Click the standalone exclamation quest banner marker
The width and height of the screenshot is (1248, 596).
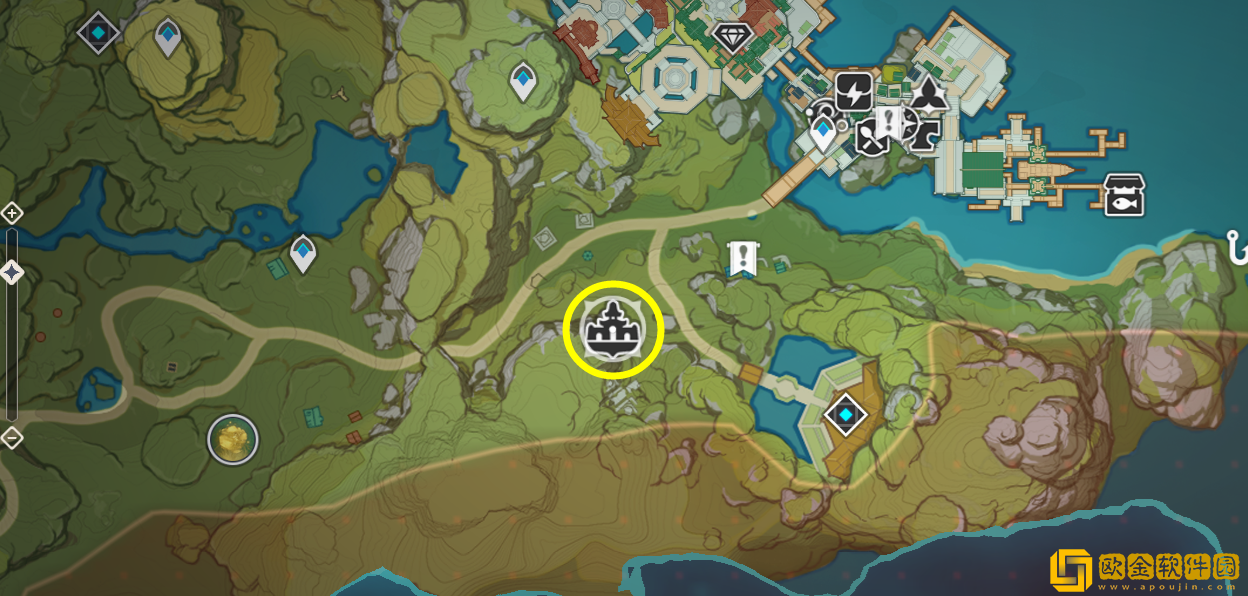(x=741, y=257)
